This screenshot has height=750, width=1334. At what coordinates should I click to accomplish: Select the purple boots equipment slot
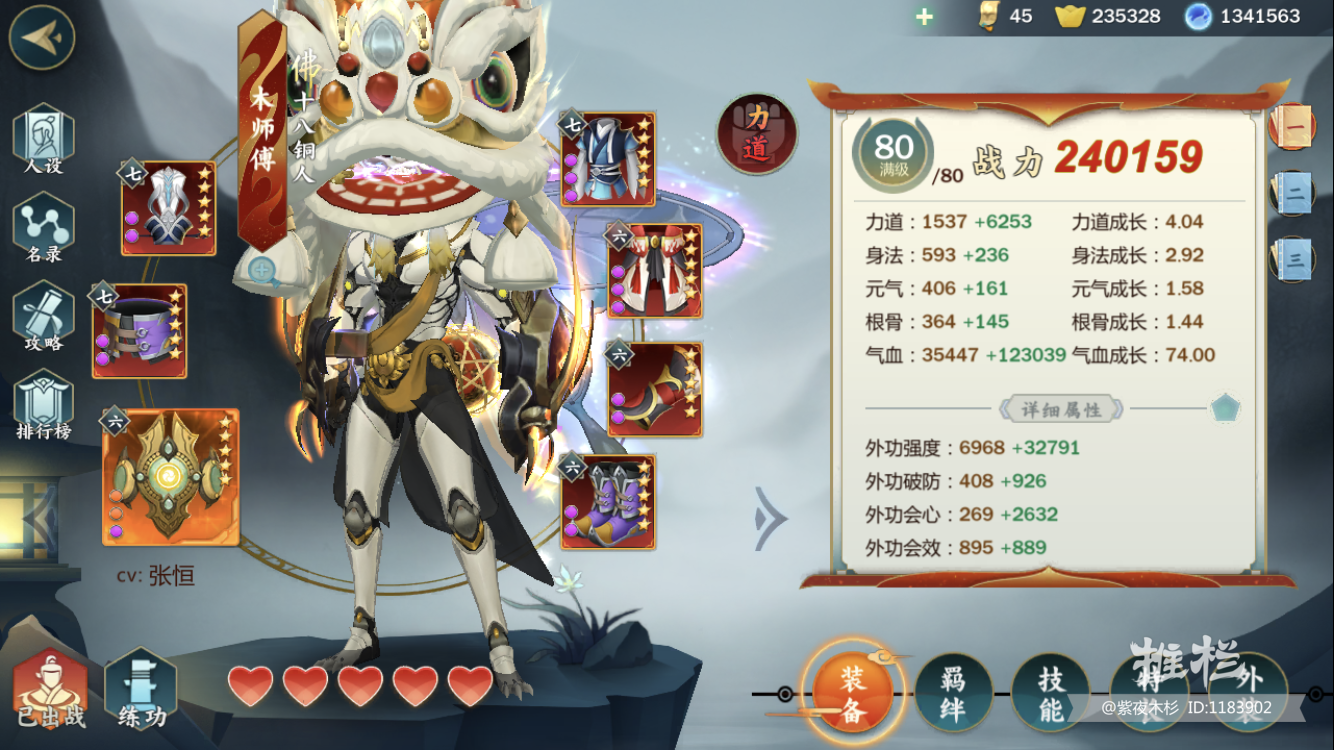click(x=608, y=502)
